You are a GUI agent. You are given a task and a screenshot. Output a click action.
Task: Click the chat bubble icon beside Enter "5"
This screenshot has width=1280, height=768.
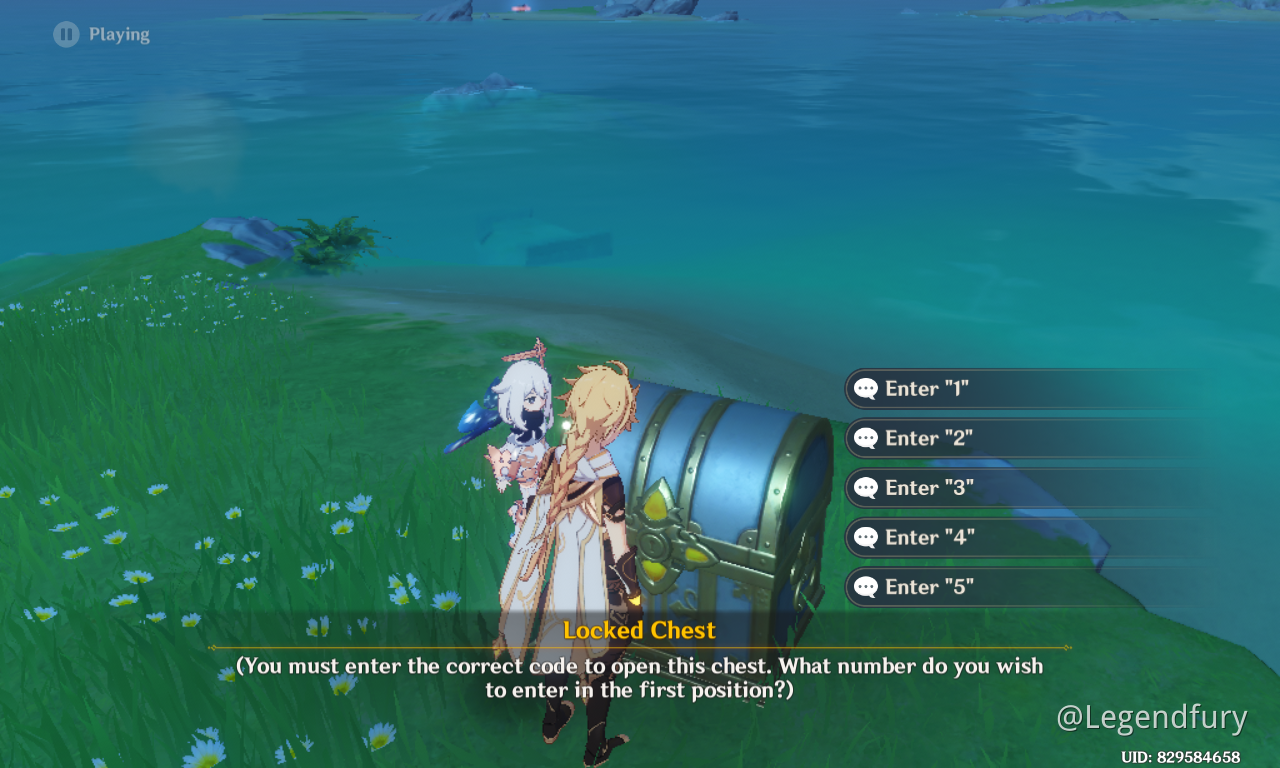point(866,586)
